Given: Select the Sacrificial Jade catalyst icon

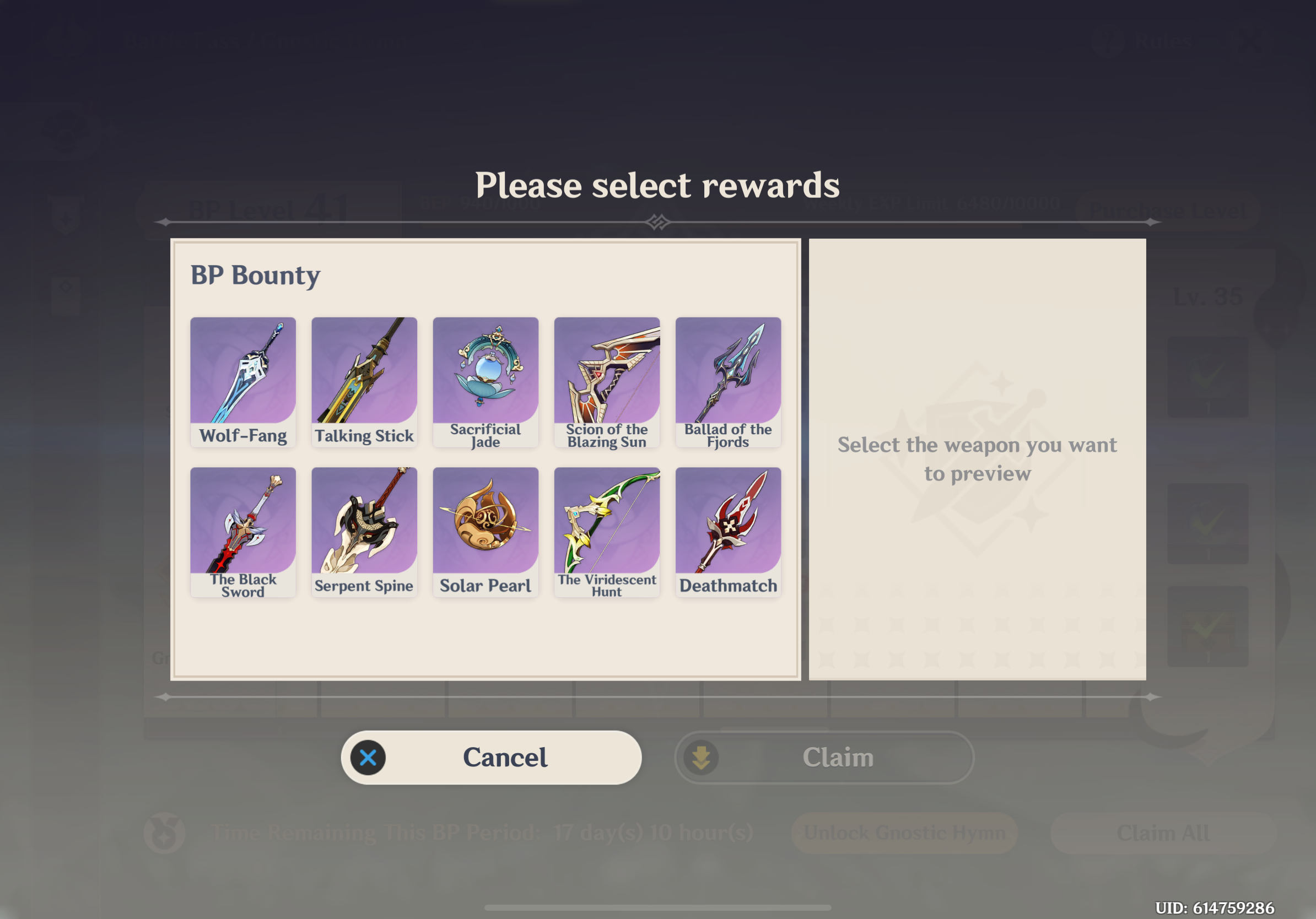Looking at the screenshot, I should [x=486, y=371].
